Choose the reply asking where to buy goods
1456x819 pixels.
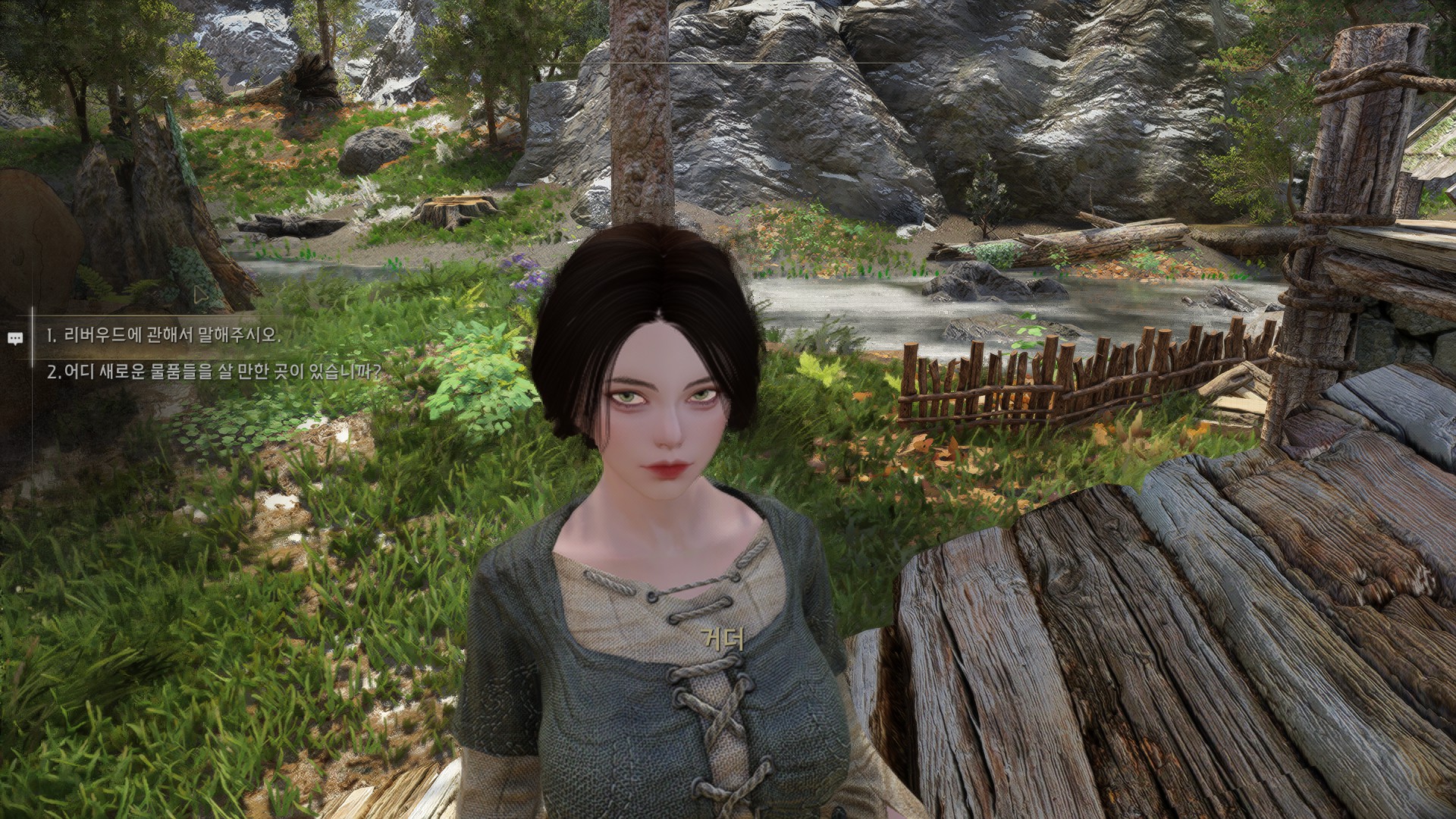(x=213, y=372)
